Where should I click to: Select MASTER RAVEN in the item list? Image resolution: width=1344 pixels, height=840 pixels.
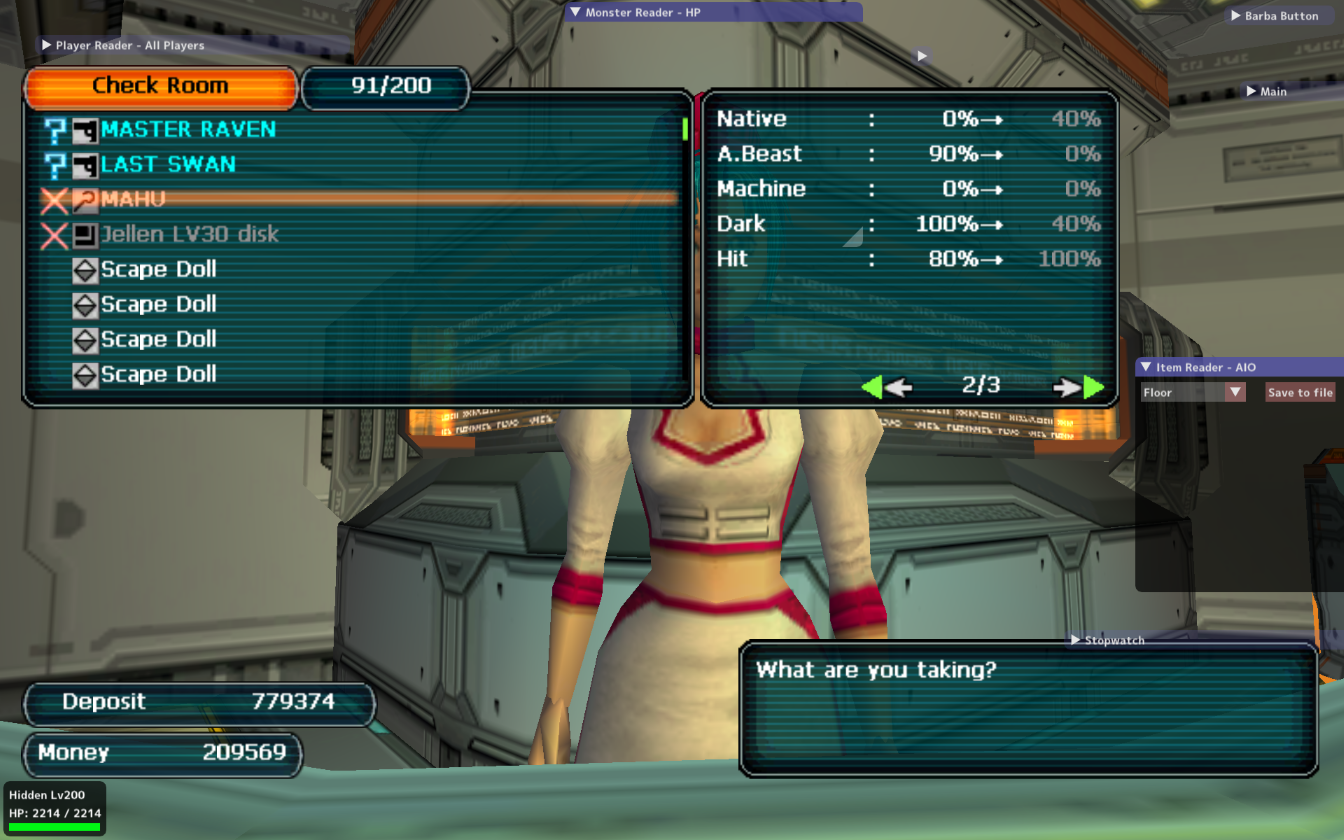[188, 130]
